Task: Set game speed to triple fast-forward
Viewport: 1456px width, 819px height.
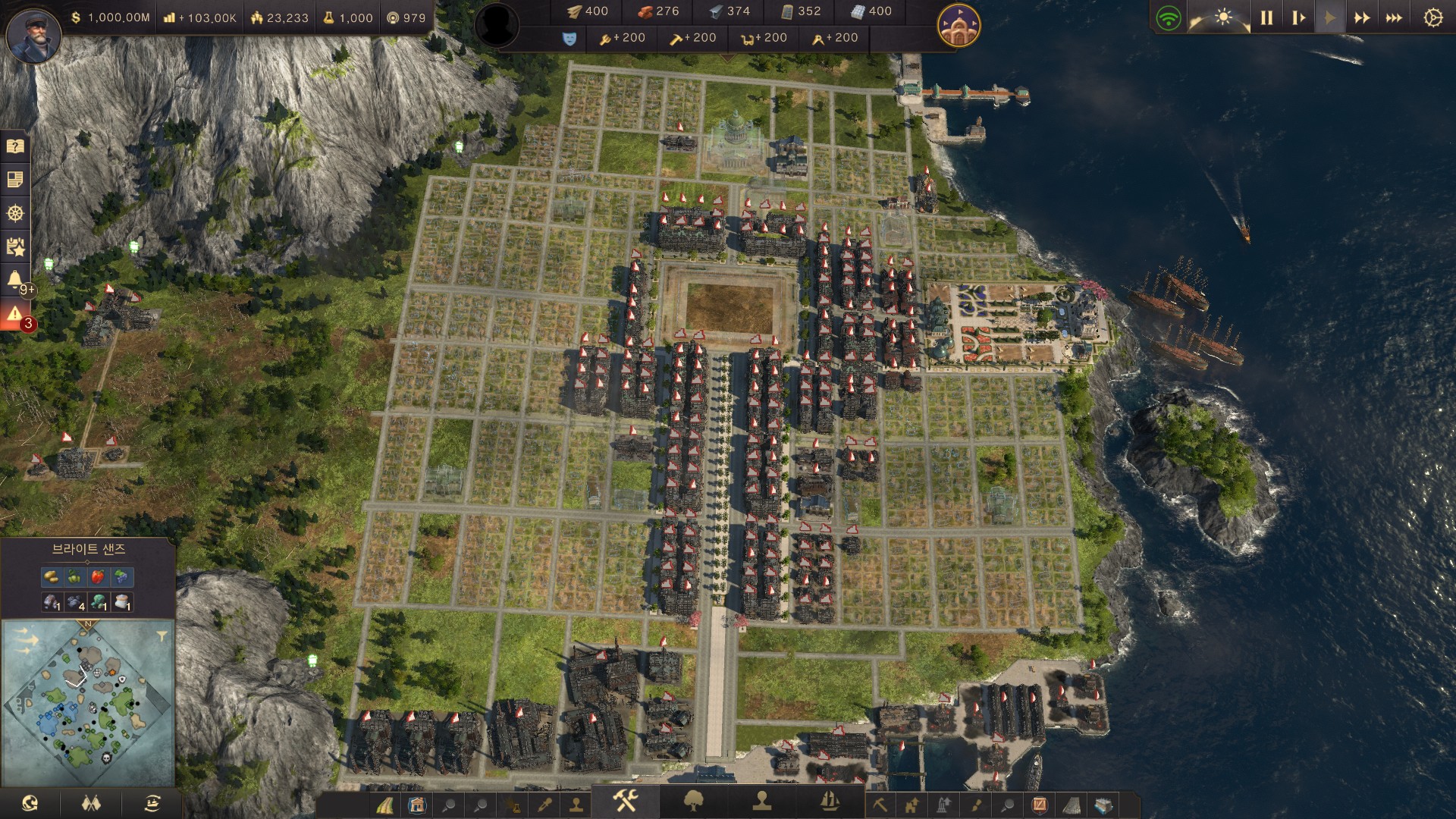Action: pyautogui.click(x=1394, y=17)
